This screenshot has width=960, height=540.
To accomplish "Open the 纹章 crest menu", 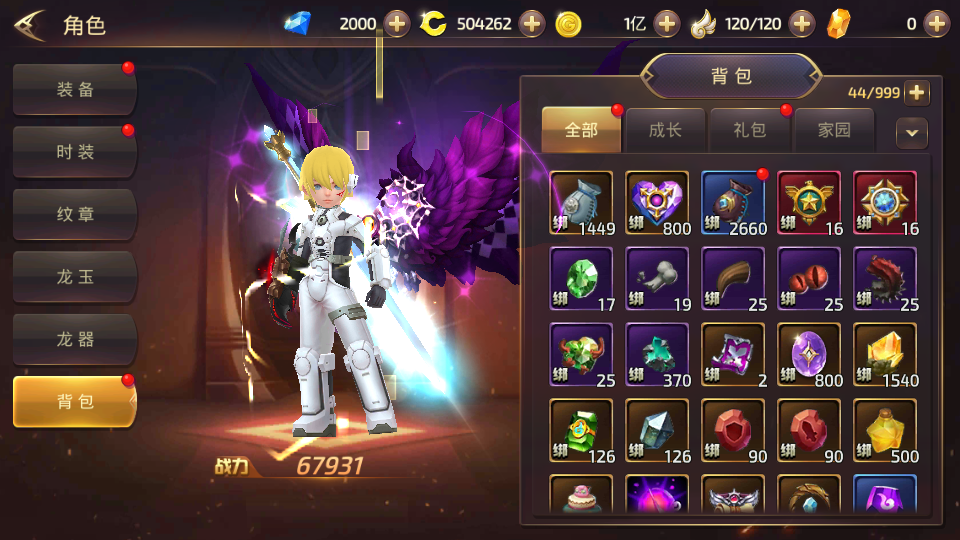I will click(75, 214).
